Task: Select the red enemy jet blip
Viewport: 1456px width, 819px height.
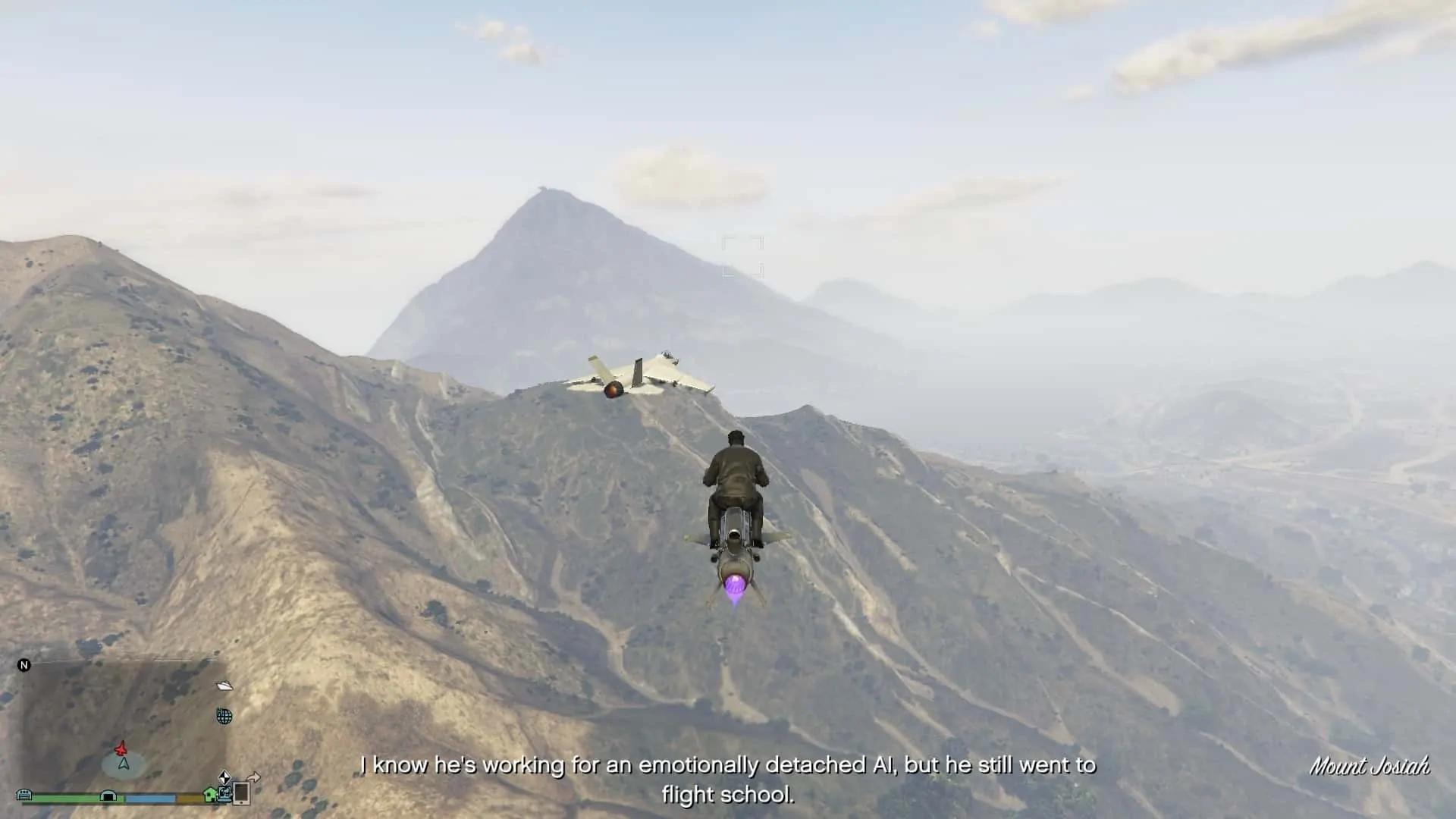Action: [x=121, y=749]
